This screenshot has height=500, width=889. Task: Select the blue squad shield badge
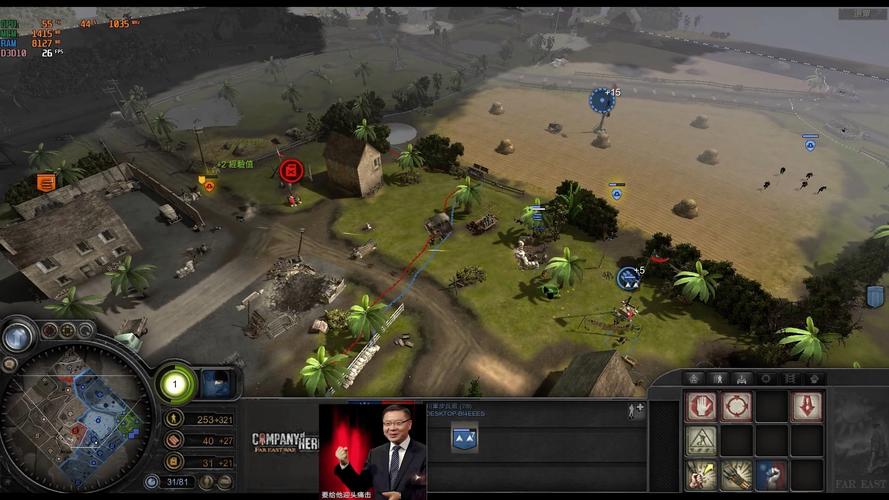464,436
